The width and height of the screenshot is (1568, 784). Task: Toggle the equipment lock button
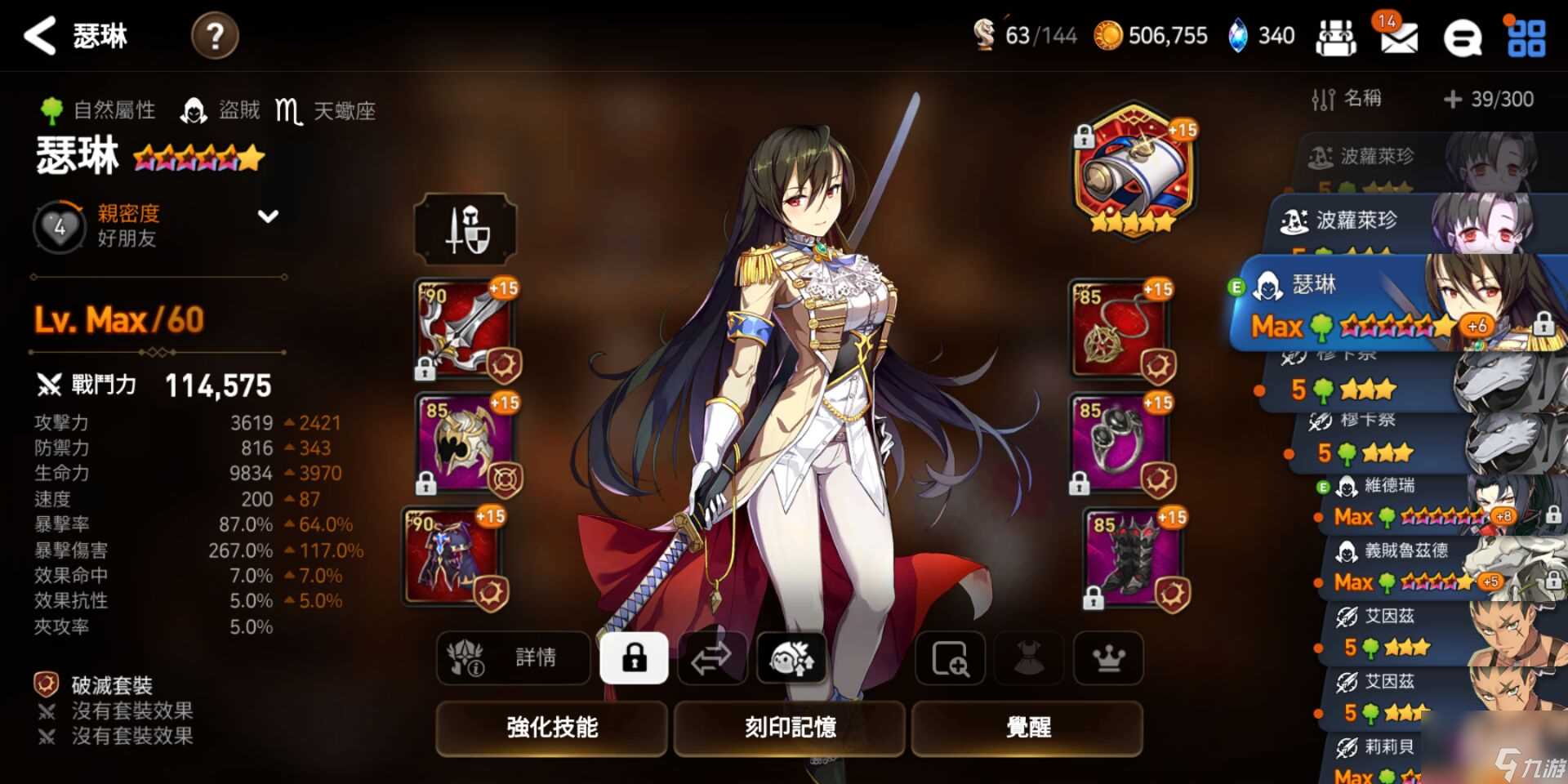[x=635, y=659]
